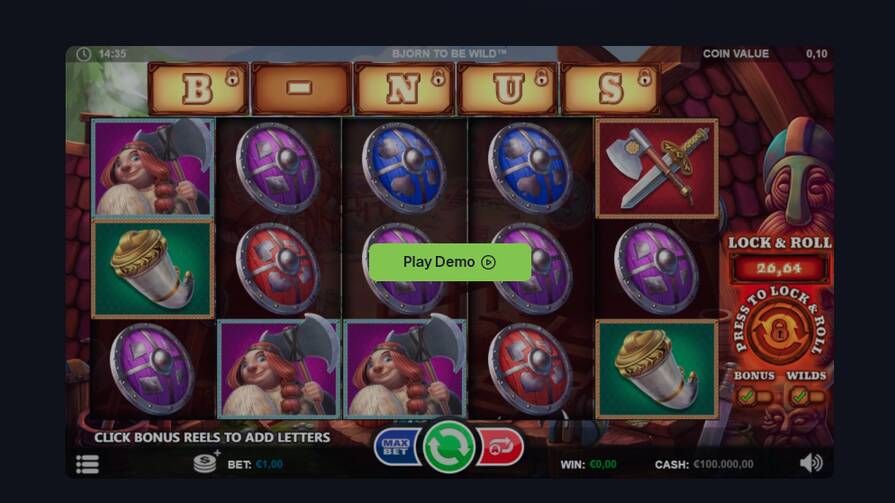This screenshot has height=503, width=895.
Task: Open bet settings via the coin stack icon
Action: coord(206,463)
